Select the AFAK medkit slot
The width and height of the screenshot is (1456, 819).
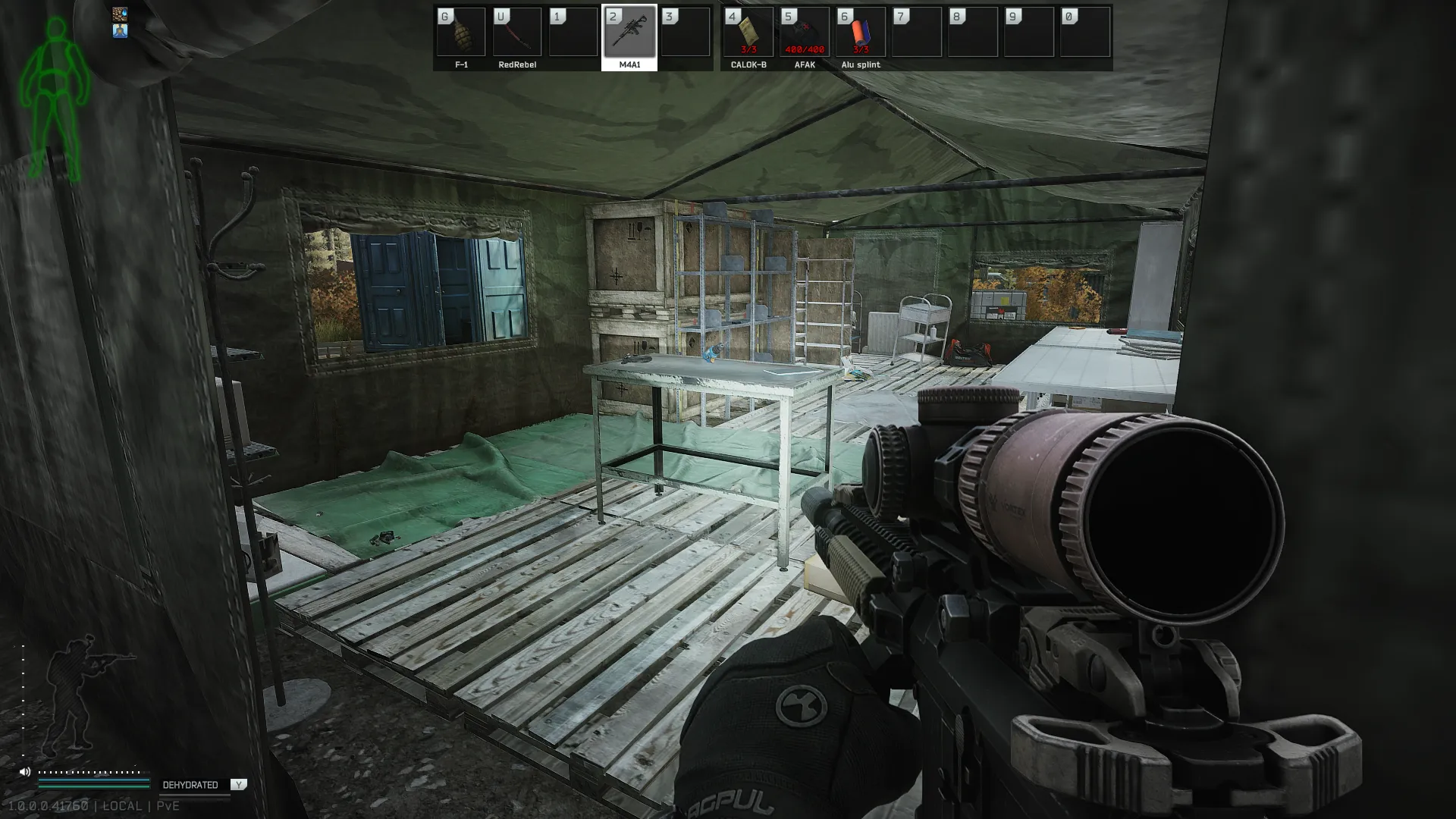(805, 33)
